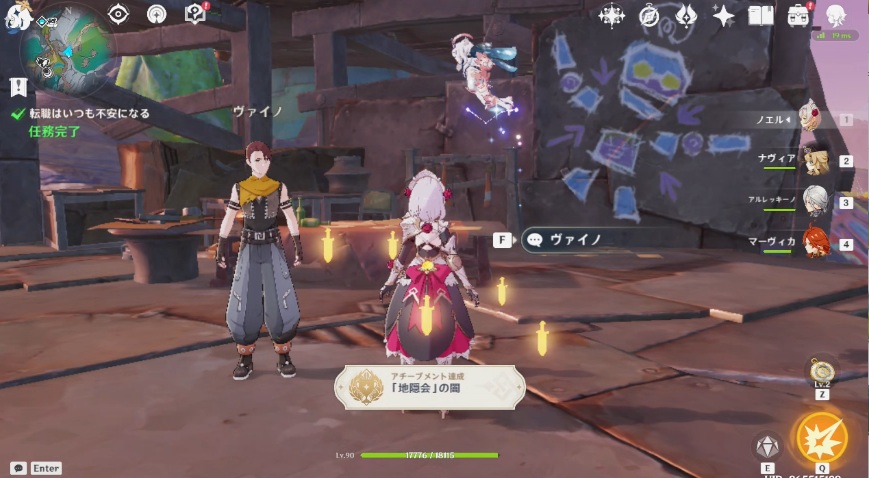Switch to party member マーヴィカ
Screen dimensions: 869x478
[x=815, y=244]
